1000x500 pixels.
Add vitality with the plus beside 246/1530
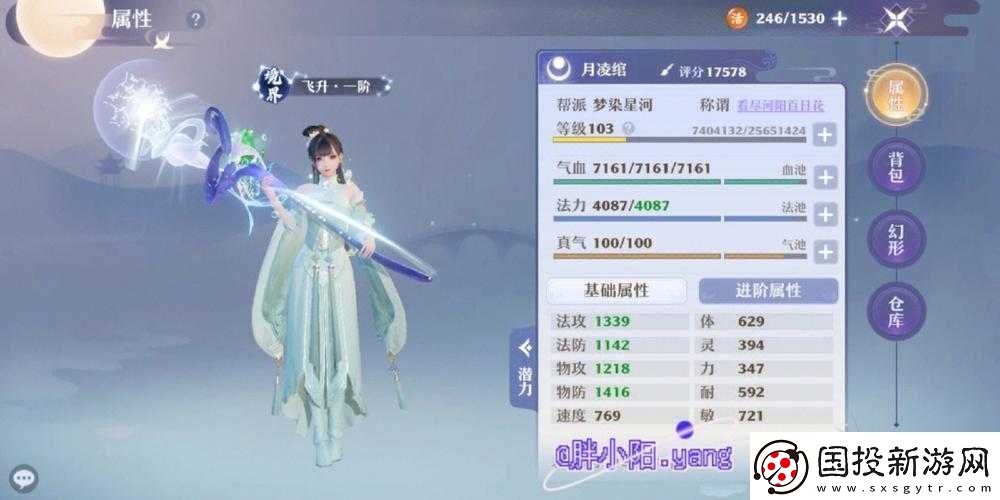(840, 18)
